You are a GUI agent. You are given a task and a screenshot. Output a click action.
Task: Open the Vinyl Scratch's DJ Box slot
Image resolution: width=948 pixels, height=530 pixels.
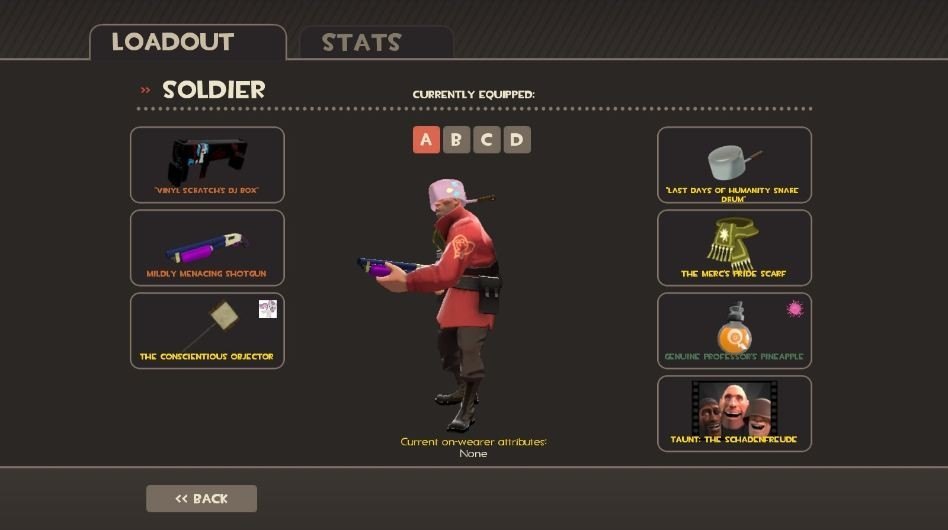(207, 165)
